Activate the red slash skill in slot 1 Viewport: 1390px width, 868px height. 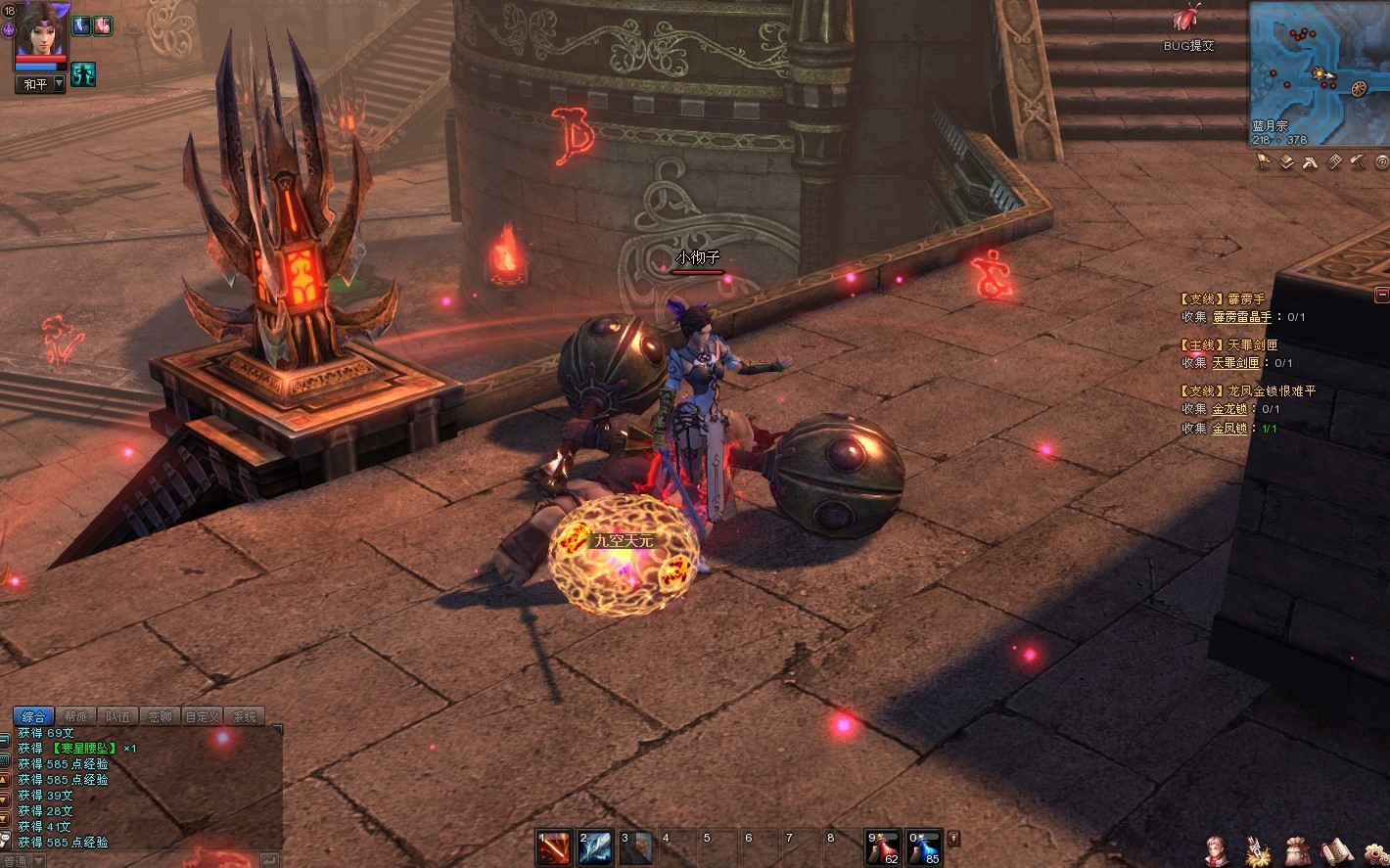[553, 847]
